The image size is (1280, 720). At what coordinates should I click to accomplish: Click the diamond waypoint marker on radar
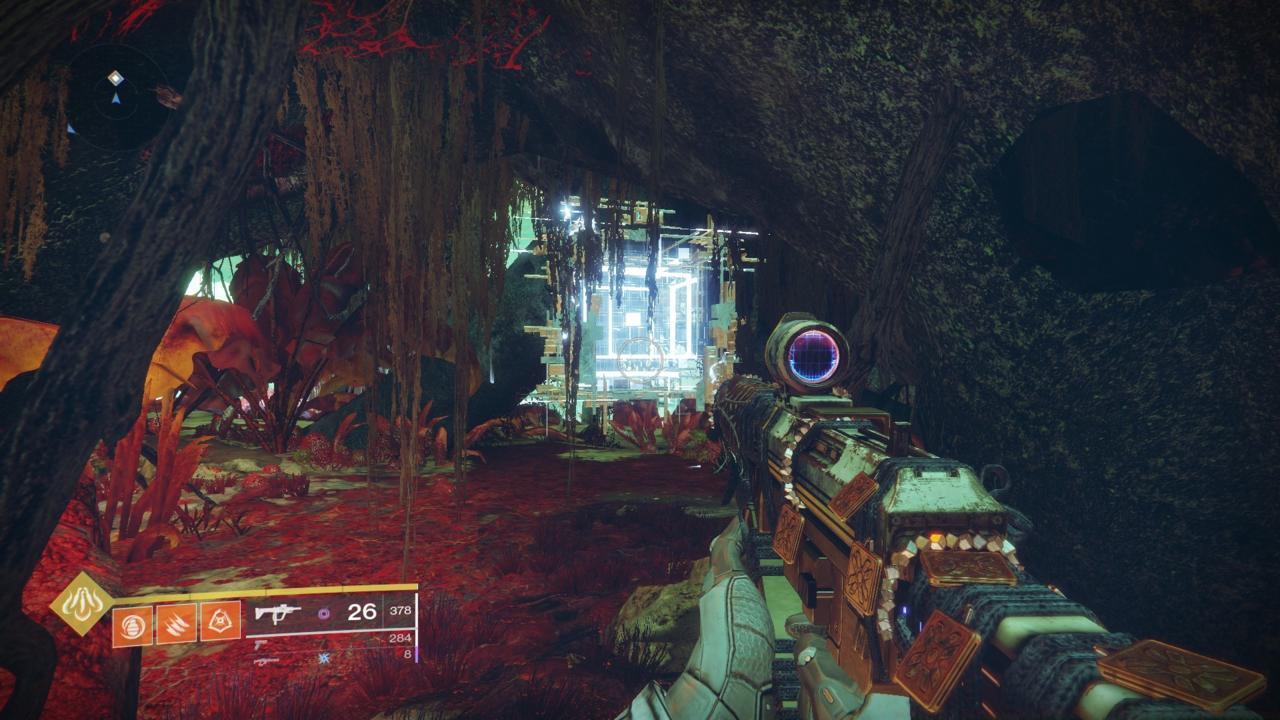pos(116,77)
